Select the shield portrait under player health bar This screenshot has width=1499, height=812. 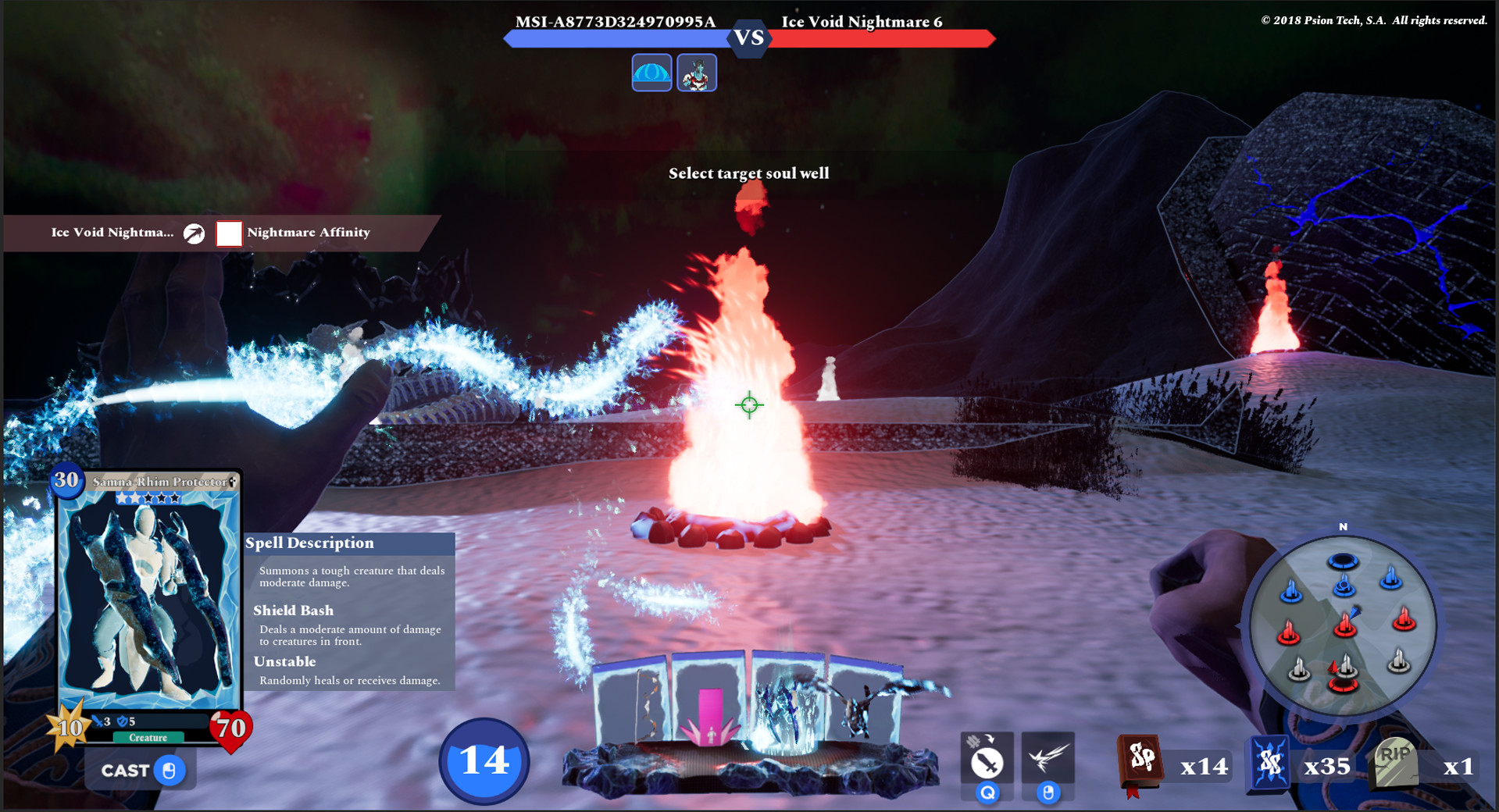pyautogui.click(x=651, y=73)
